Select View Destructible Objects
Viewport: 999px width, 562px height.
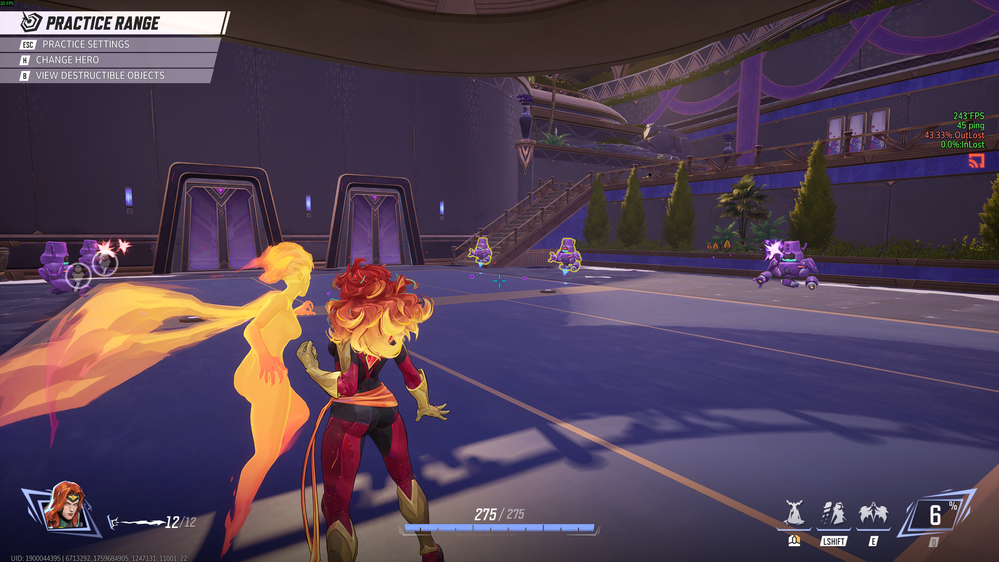[x=99, y=75]
